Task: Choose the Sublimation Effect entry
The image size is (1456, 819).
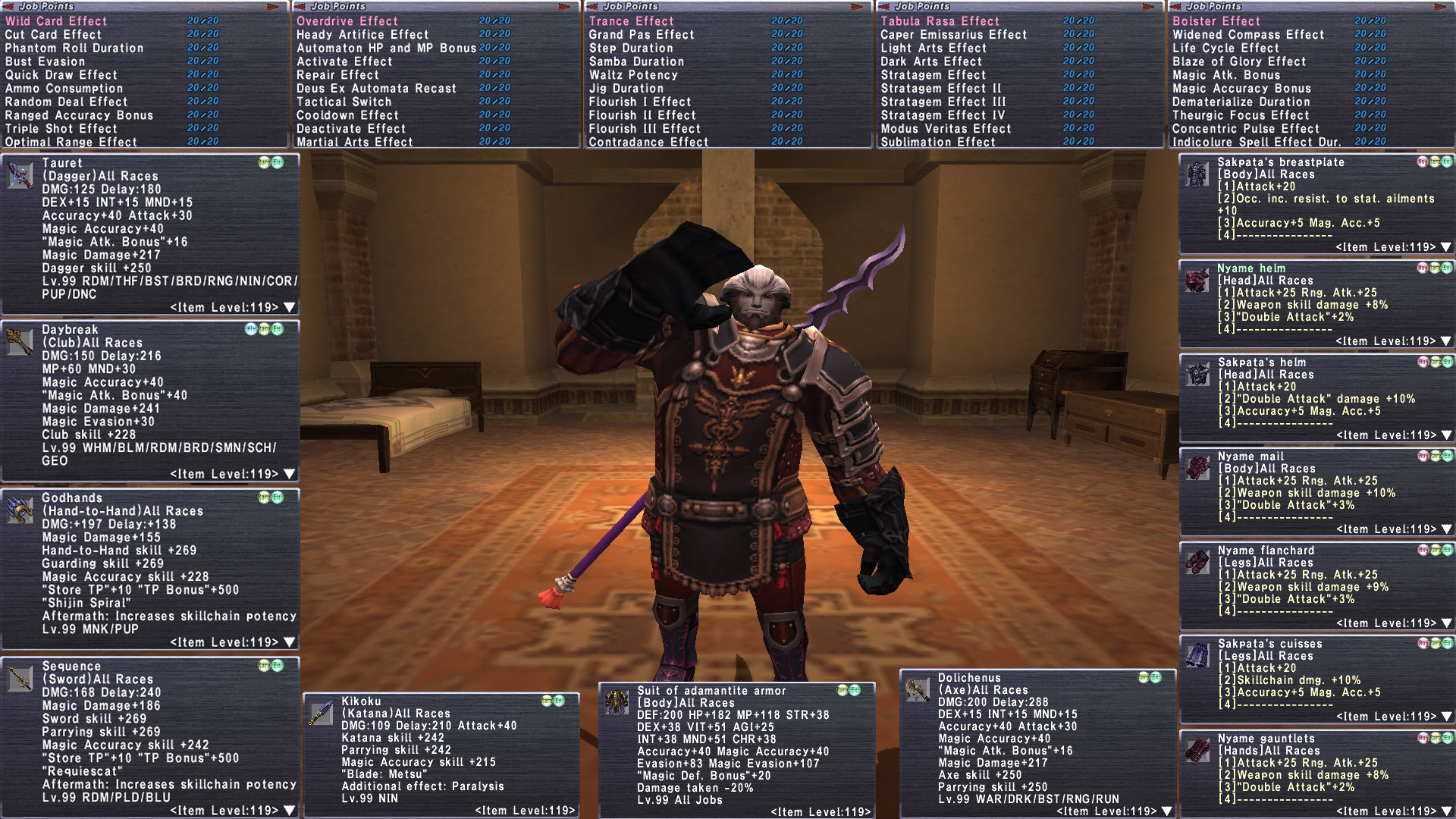Action: (x=937, y=142)
